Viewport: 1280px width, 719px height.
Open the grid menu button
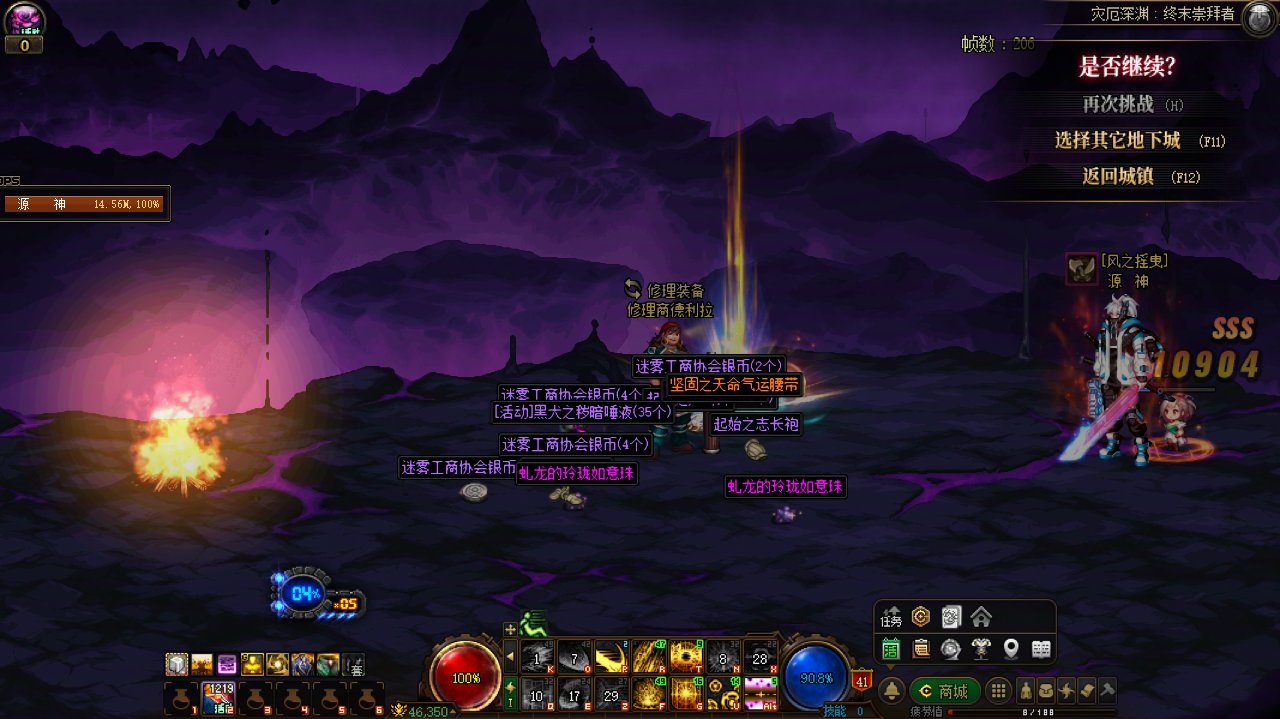pyautogui.click(x=997, y=691)
